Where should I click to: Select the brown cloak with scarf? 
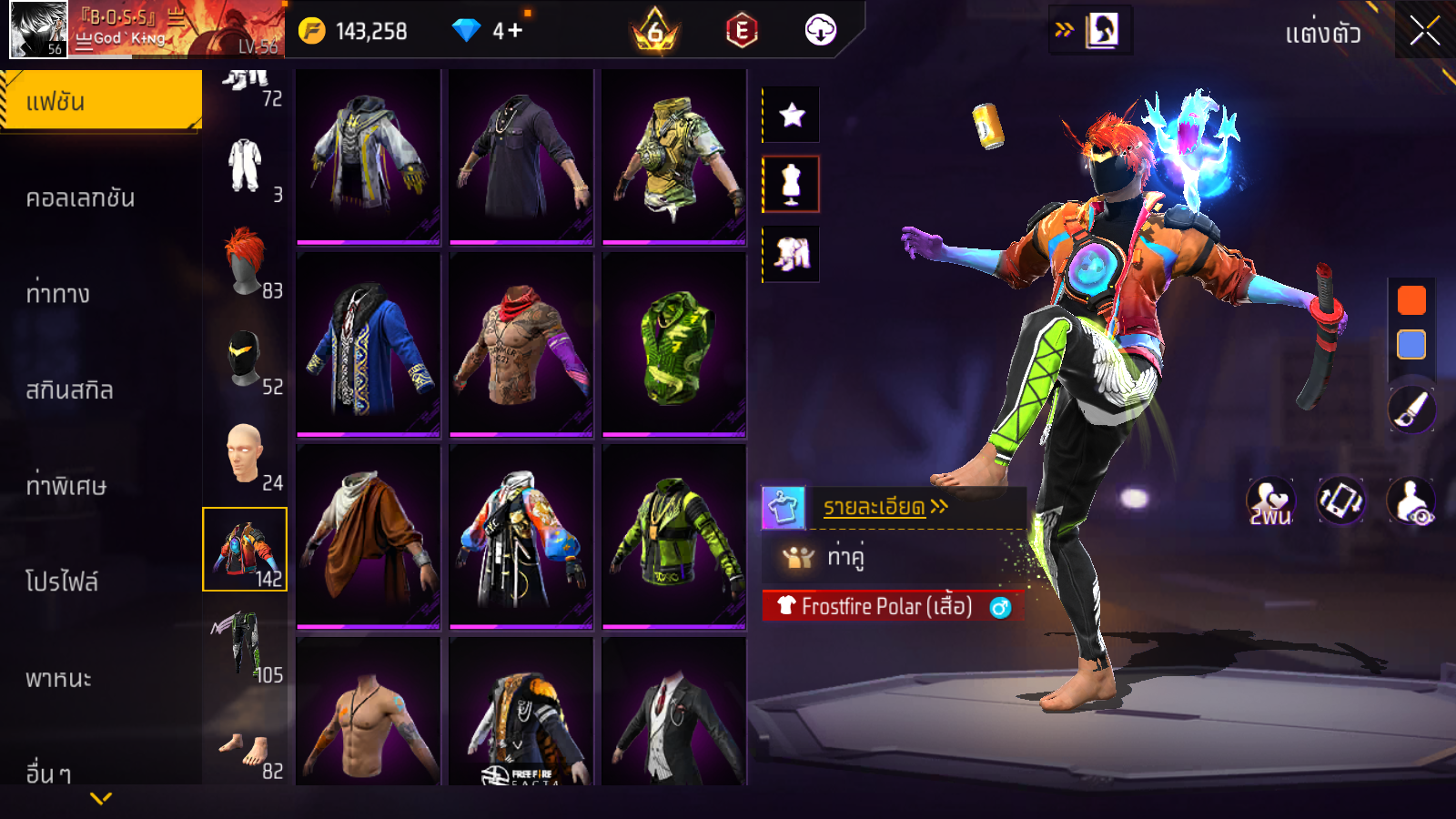tap(369, 535)
